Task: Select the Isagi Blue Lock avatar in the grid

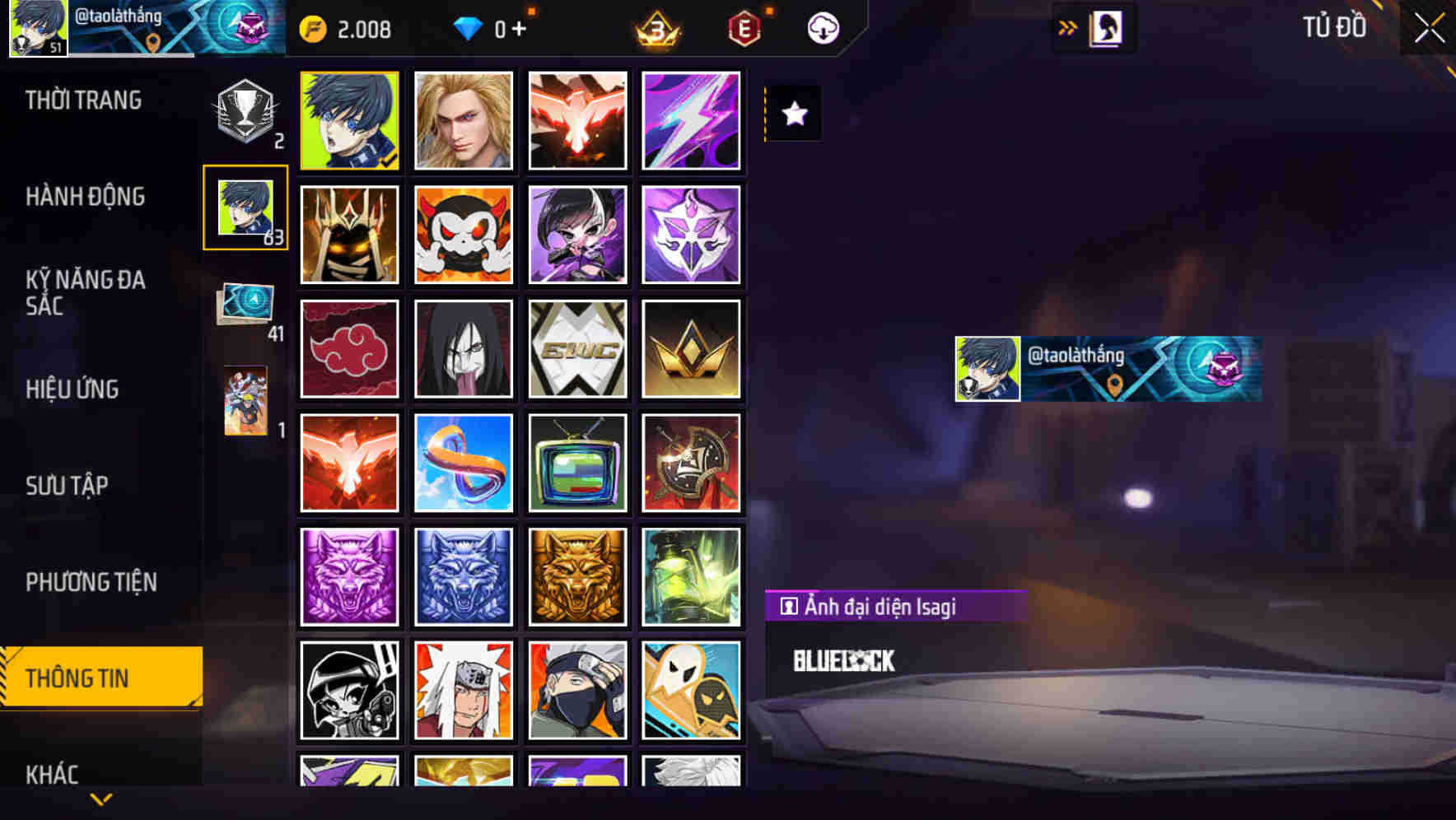Action: [349, 120]
